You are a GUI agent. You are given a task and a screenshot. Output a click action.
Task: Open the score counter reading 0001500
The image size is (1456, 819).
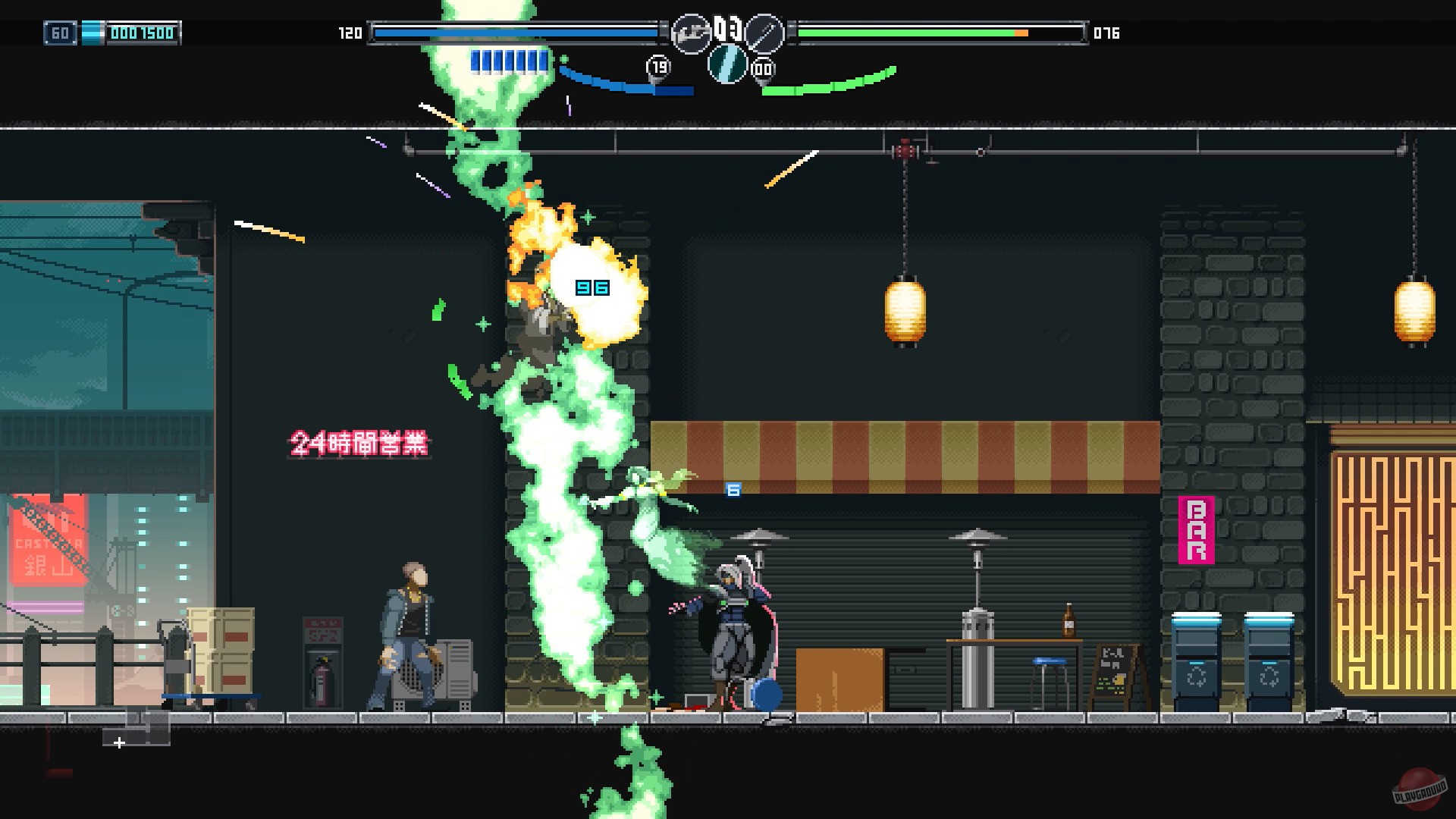tap(144, 33)
